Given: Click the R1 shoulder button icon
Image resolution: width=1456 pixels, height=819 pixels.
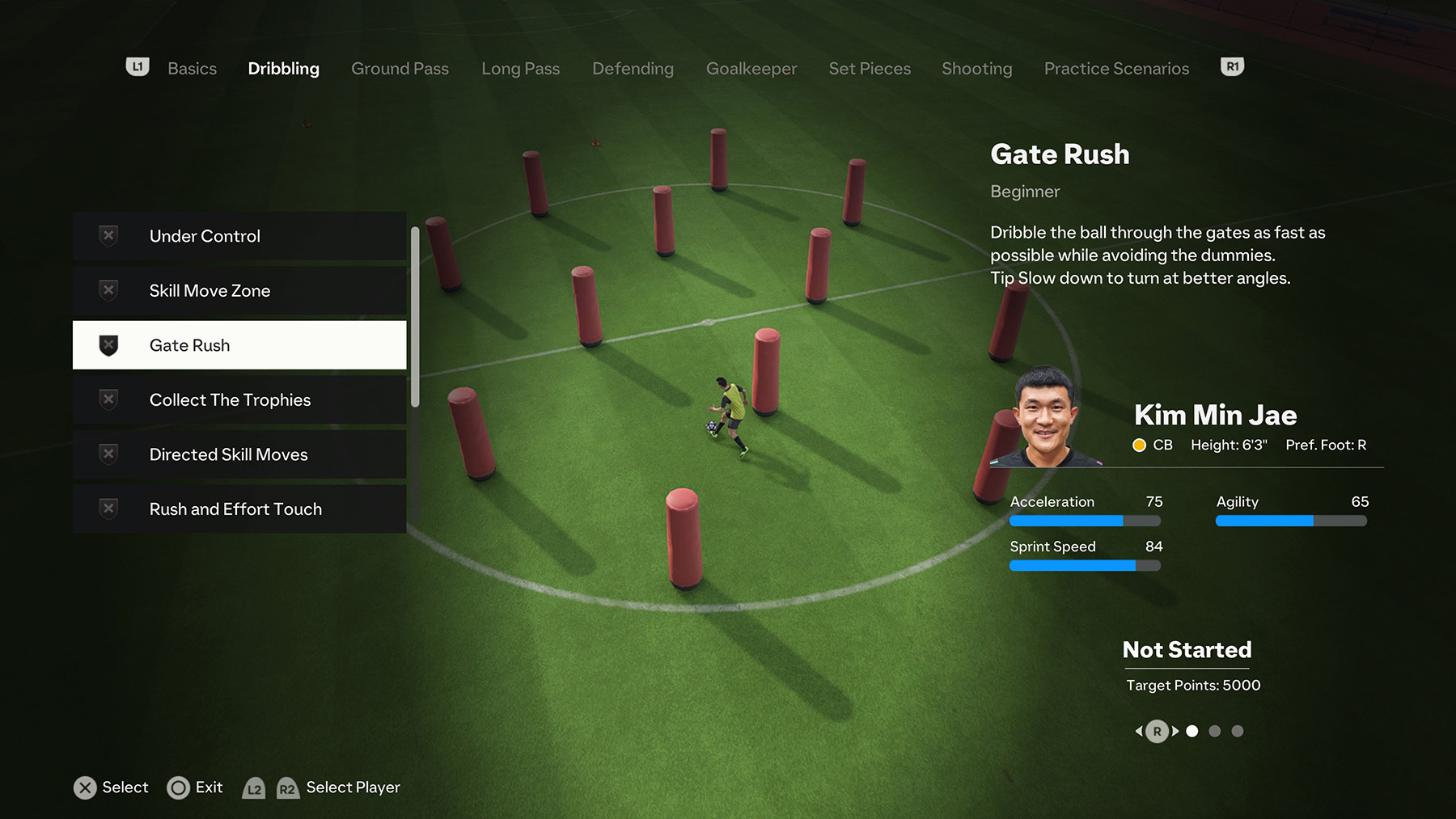Looking at the screenshot, I should click(x=1231, y=67).
